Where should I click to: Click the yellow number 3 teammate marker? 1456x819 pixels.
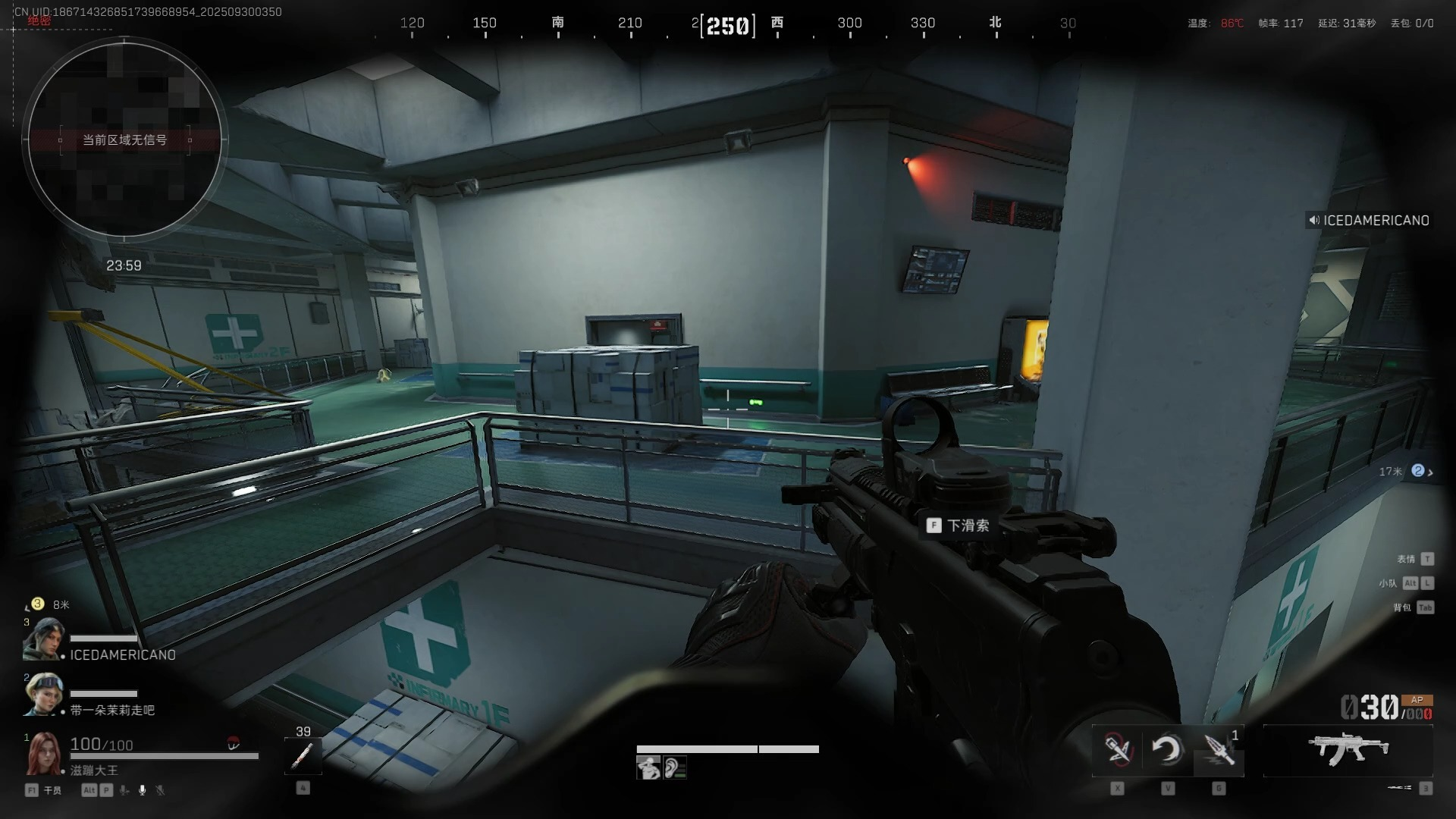(x=37, y=604)
